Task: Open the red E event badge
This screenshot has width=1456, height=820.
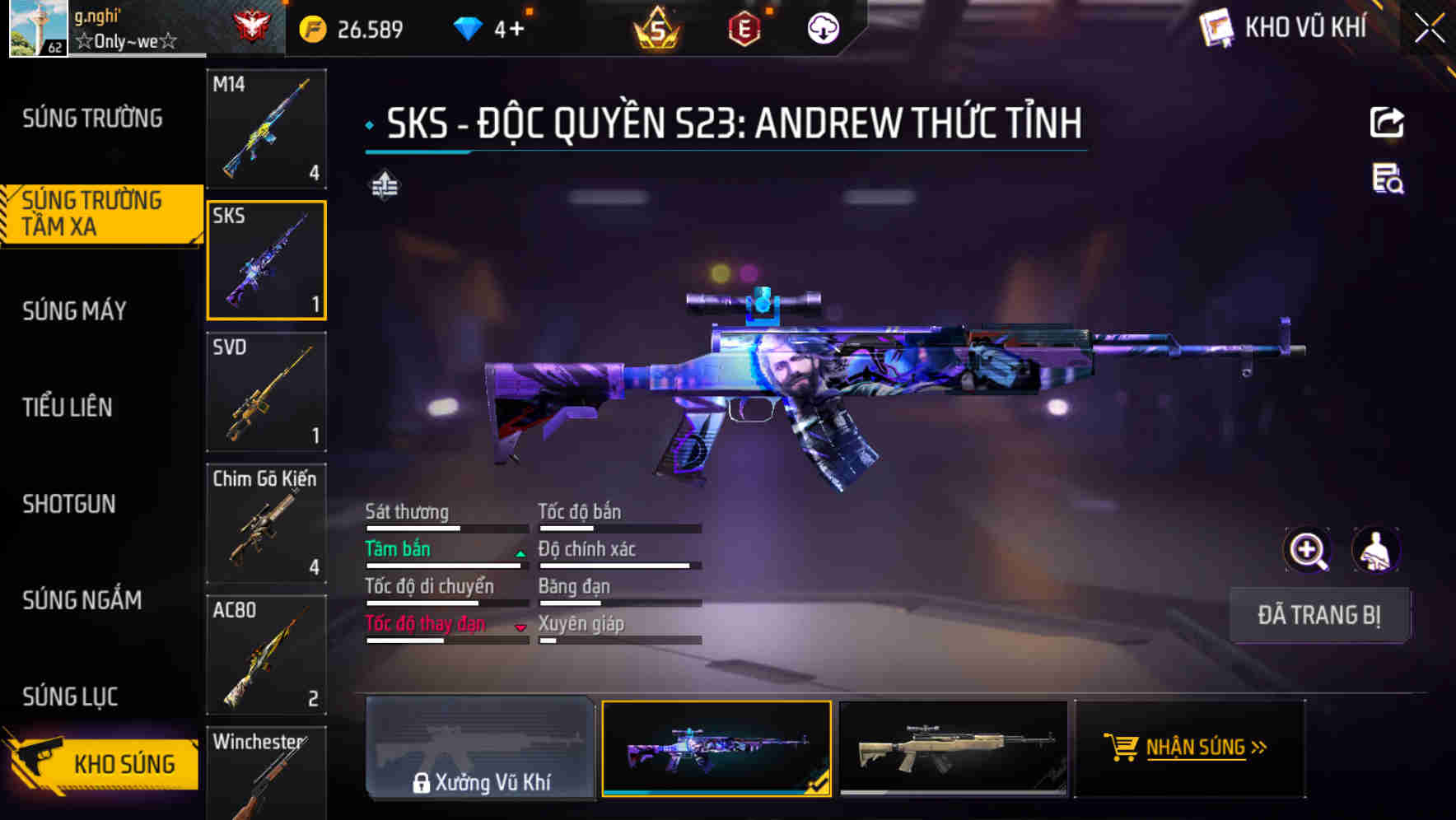Action: click(x=744, y=27)
